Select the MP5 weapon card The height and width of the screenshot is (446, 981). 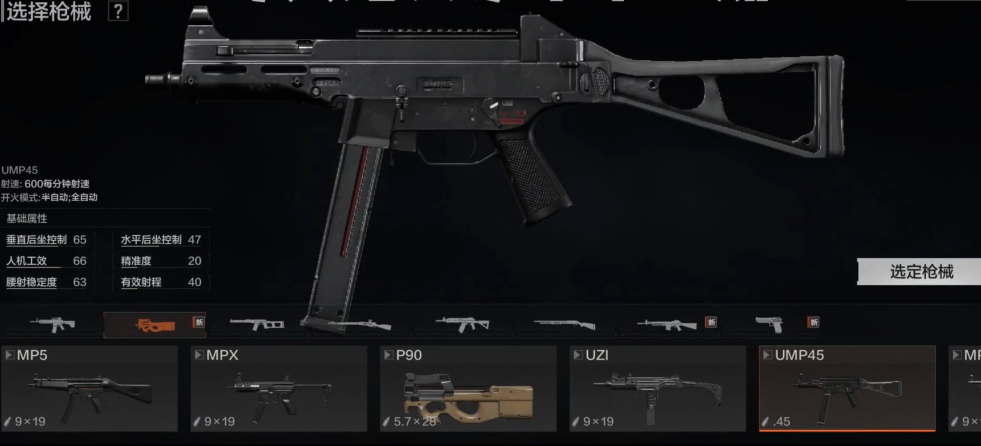(90, 388)
